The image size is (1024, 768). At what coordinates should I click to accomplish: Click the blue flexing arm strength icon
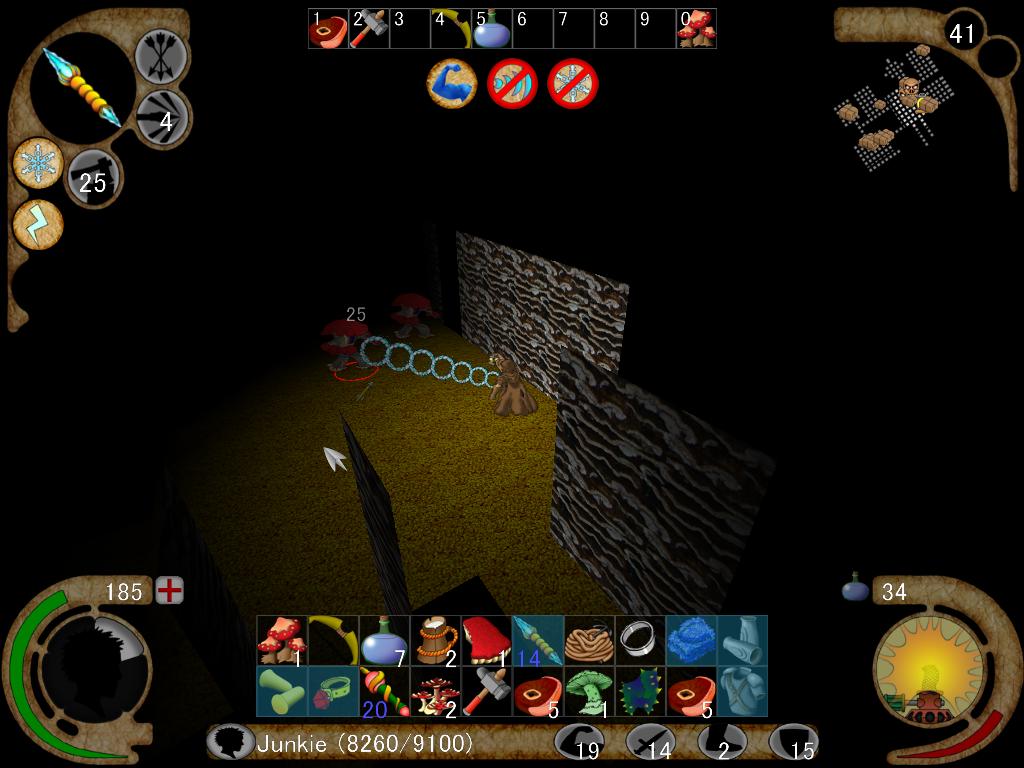click(452, 83)
